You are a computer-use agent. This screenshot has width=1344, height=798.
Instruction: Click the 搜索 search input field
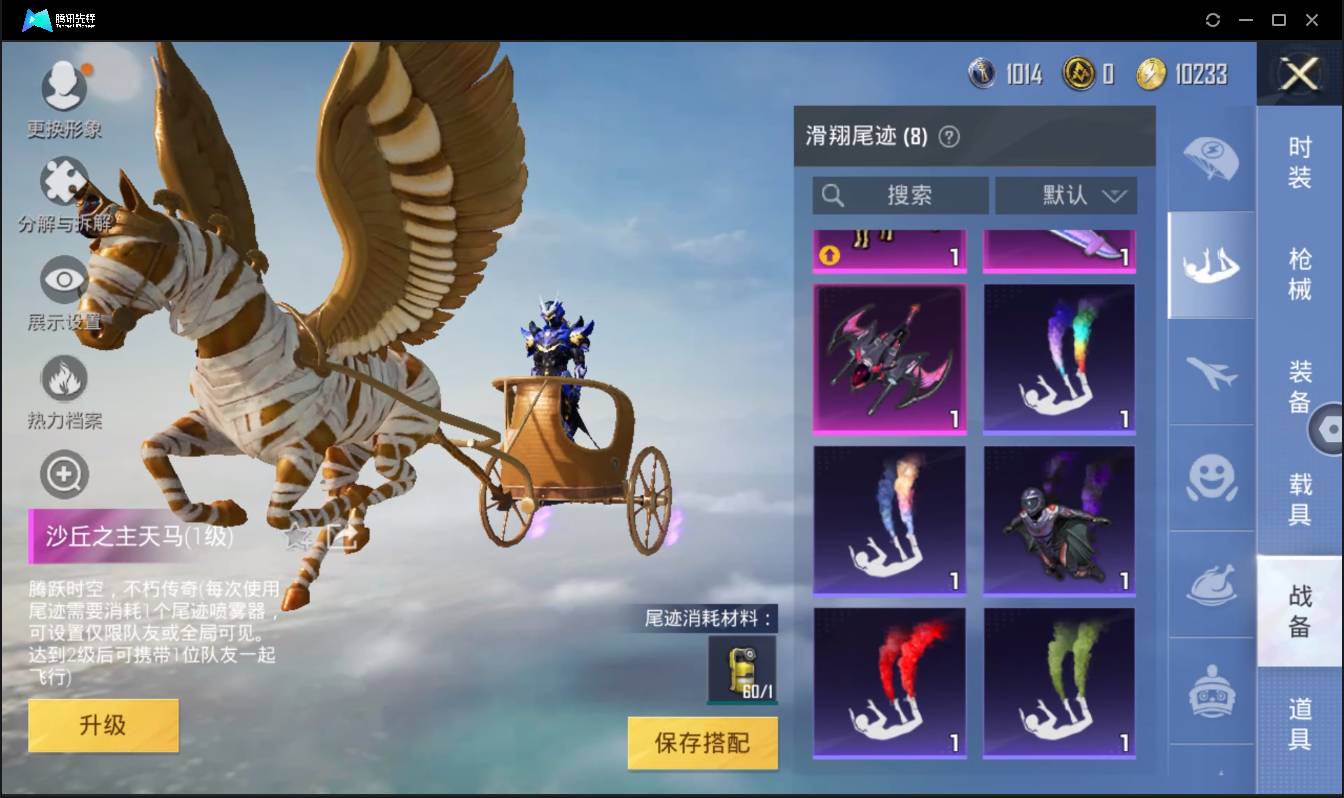[x=900, y=195]
